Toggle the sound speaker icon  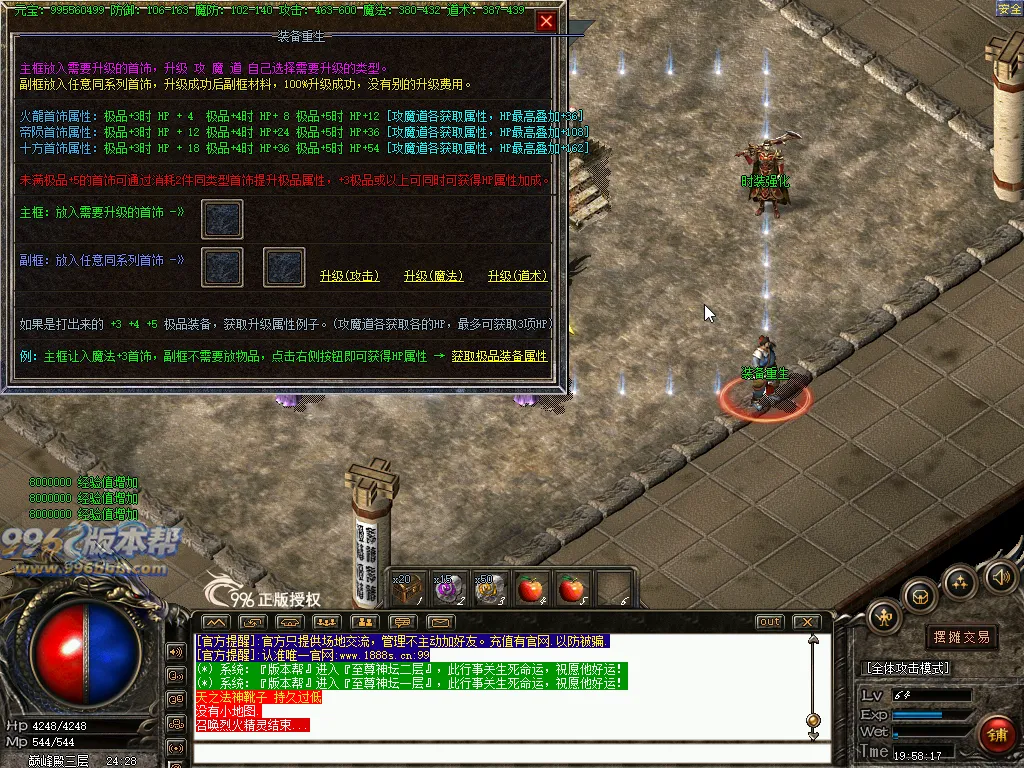coord(1001,575)
